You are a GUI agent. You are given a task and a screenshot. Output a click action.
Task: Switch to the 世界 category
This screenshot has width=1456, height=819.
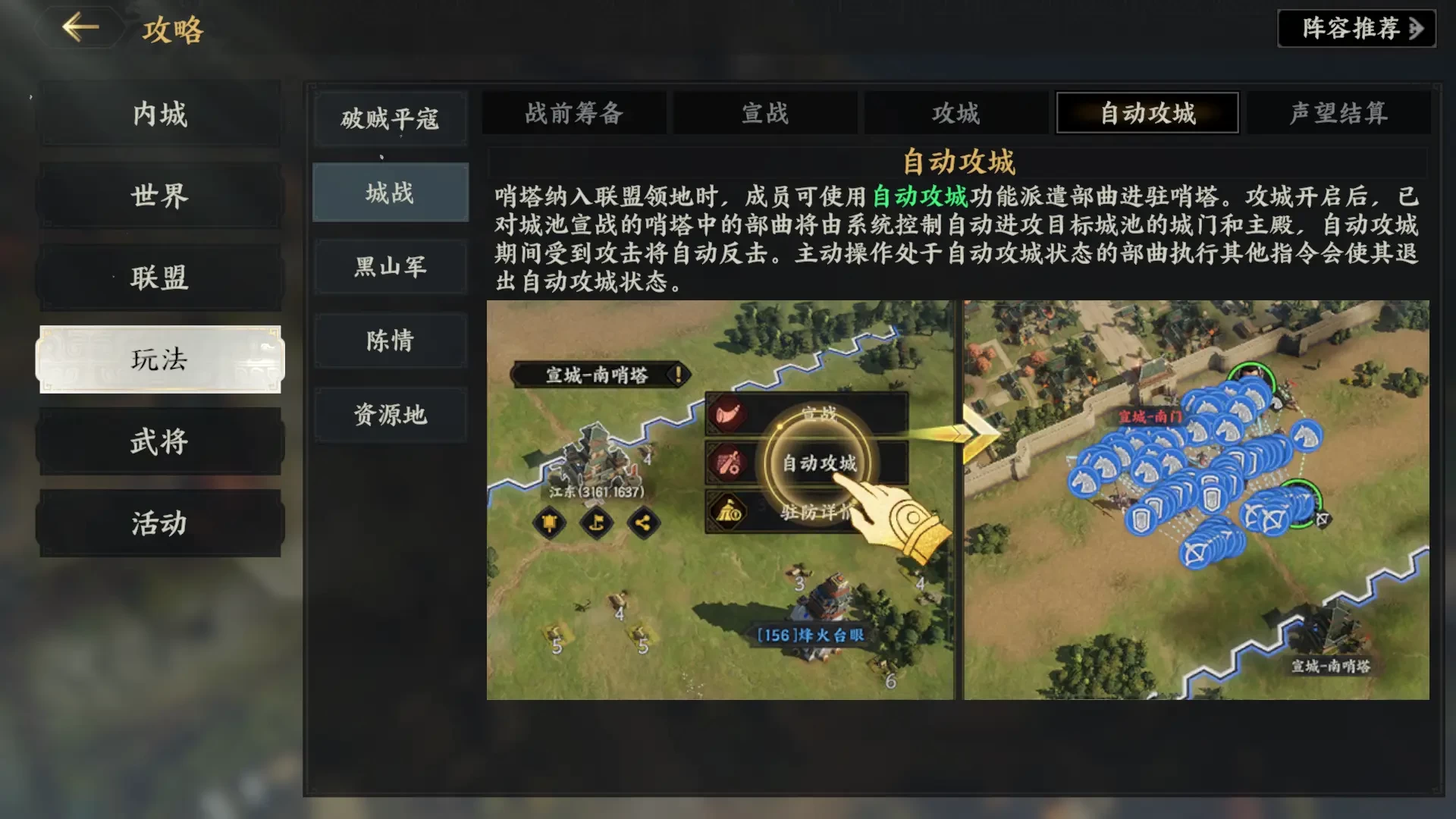[159, 196]
